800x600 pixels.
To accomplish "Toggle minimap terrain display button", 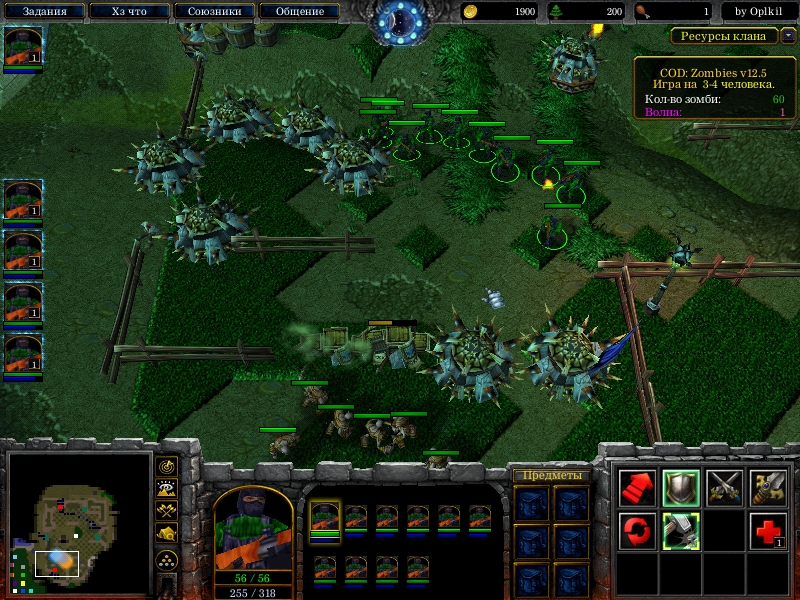I will click(x=167, y=489).
